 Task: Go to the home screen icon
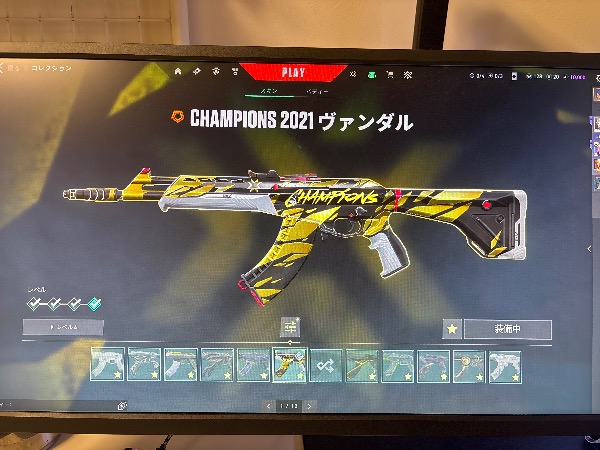pos(178,72)
